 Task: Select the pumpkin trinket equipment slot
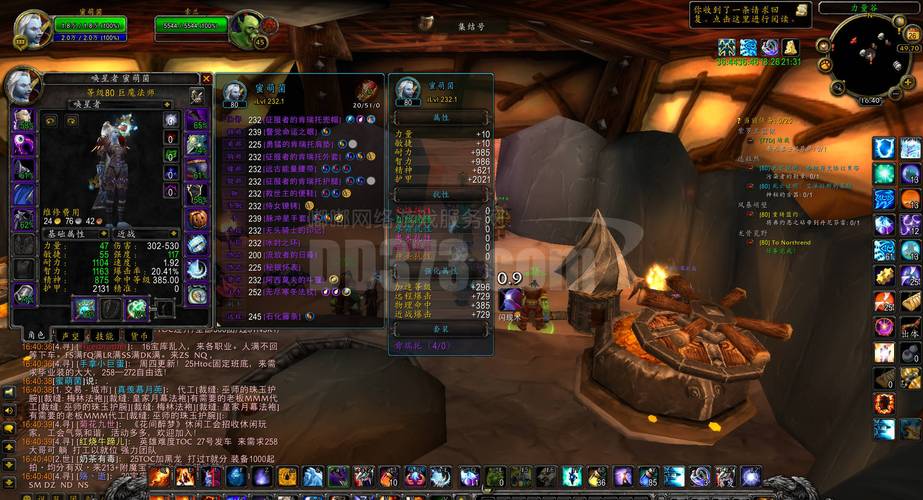tap(197, 218)
